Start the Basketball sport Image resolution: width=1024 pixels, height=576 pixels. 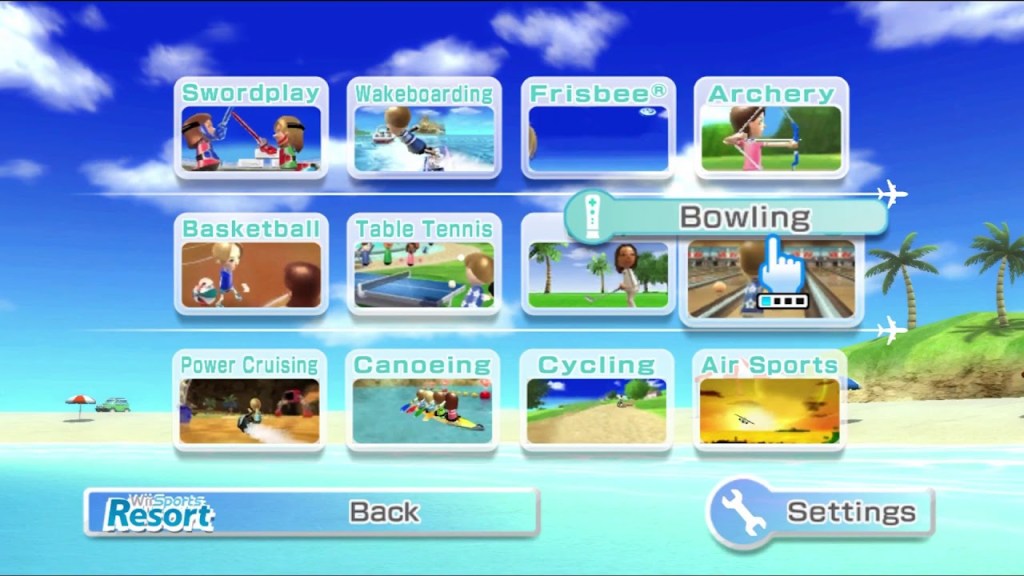(251, 264)
